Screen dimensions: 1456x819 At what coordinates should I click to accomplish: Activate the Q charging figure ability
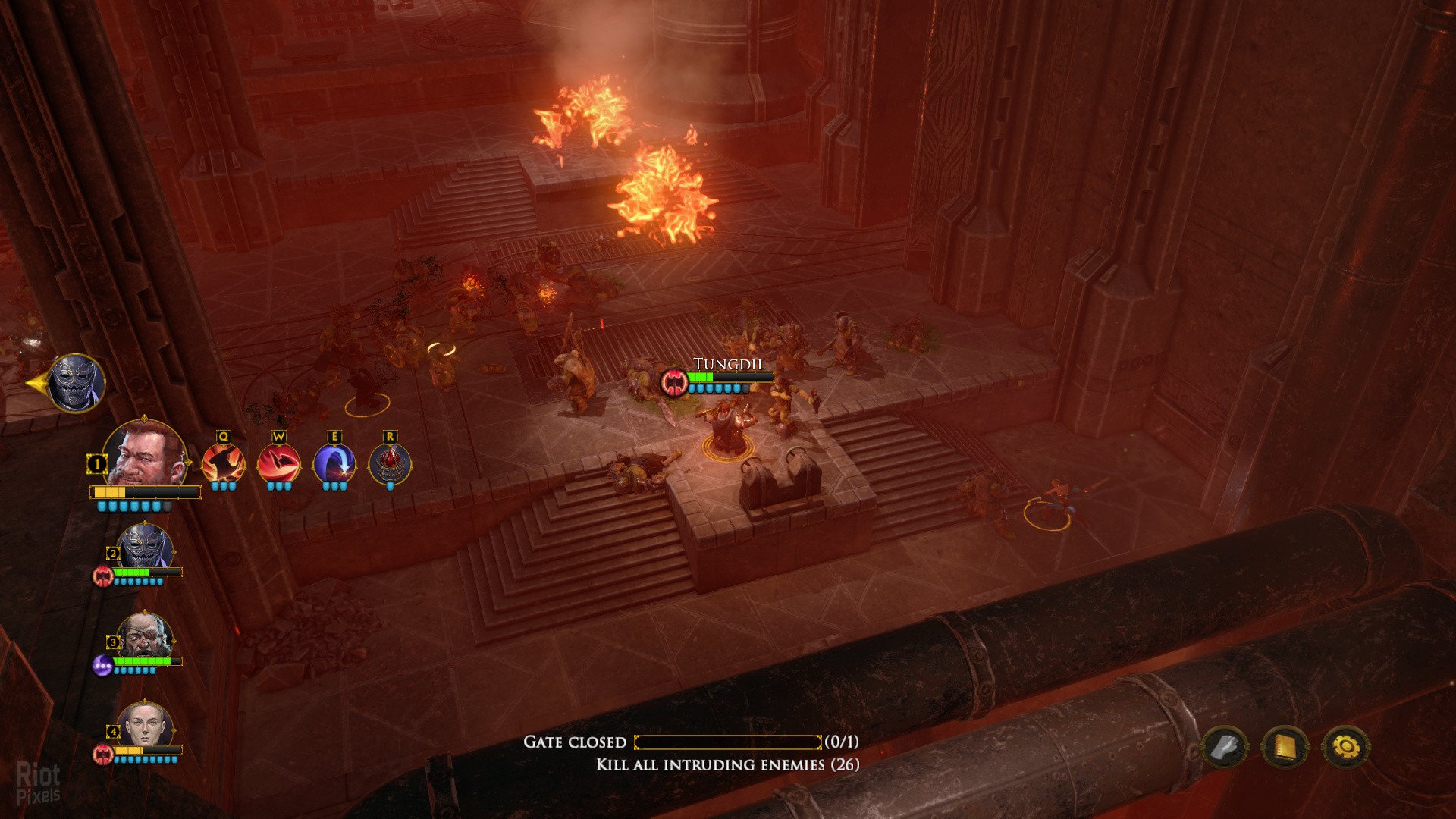[x=223, y=463]
